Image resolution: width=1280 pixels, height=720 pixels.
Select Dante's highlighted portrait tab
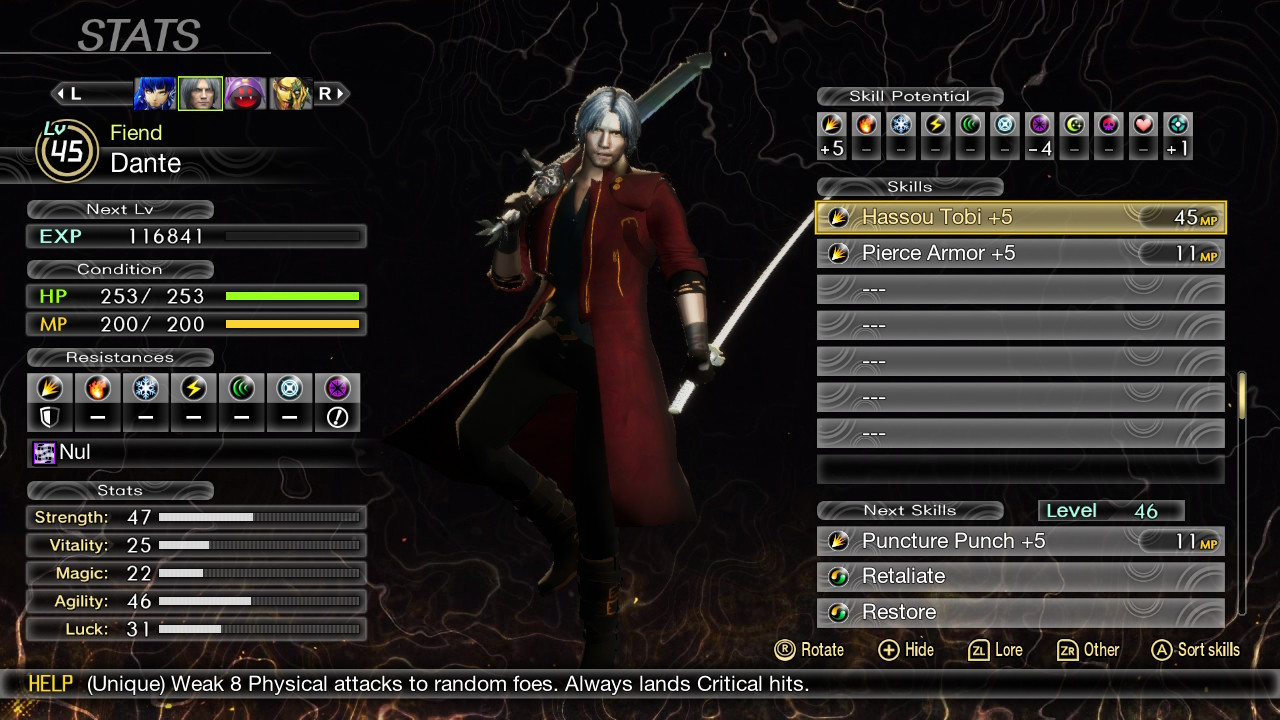[x=200, y=93]
